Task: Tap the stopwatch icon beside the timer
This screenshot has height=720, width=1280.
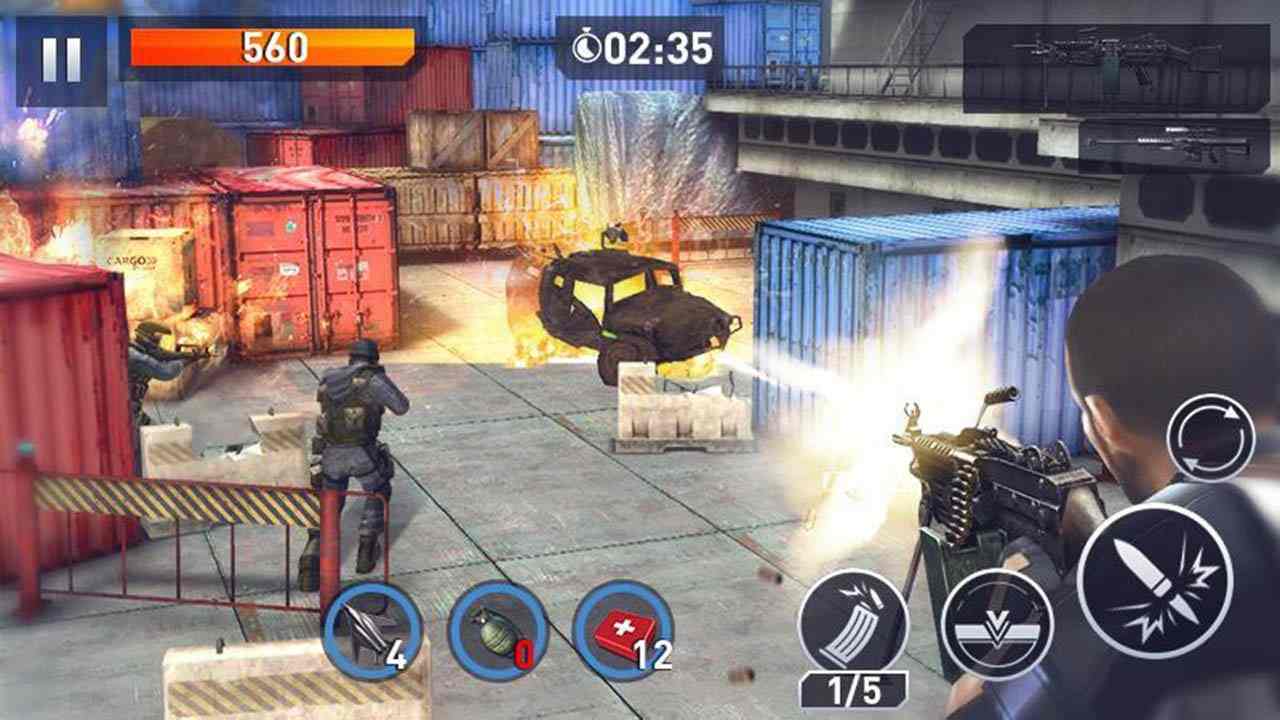Action: [x=588, y=44]
